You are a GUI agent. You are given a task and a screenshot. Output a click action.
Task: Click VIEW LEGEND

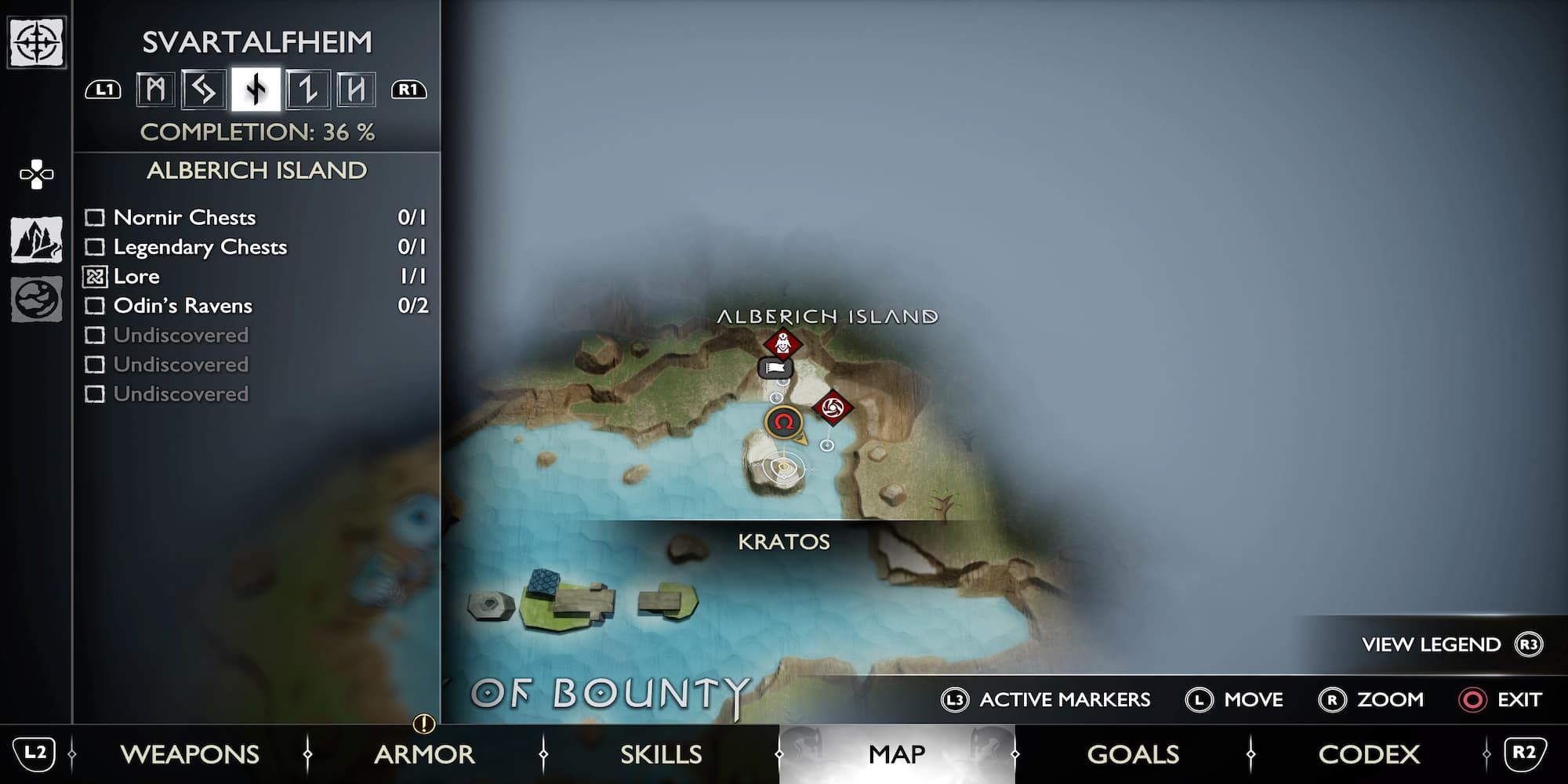pos(1430,644)
